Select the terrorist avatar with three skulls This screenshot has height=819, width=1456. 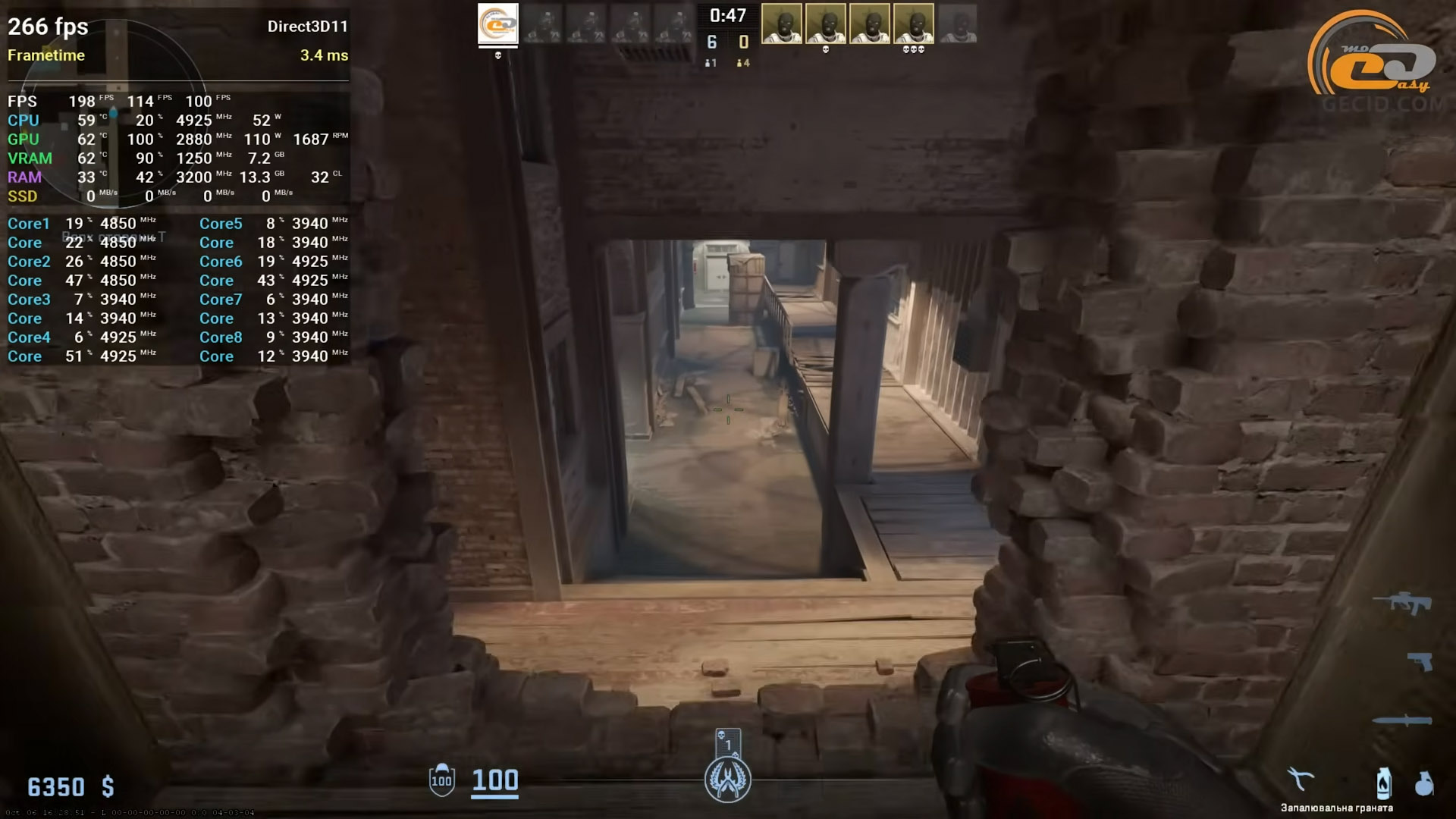pyautogui.click(x=913, y=24)
